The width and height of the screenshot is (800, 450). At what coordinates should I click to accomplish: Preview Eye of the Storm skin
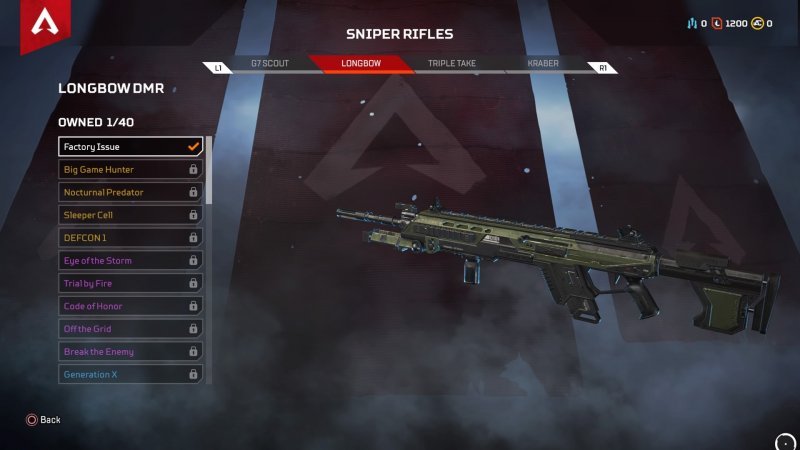point(130,261)
